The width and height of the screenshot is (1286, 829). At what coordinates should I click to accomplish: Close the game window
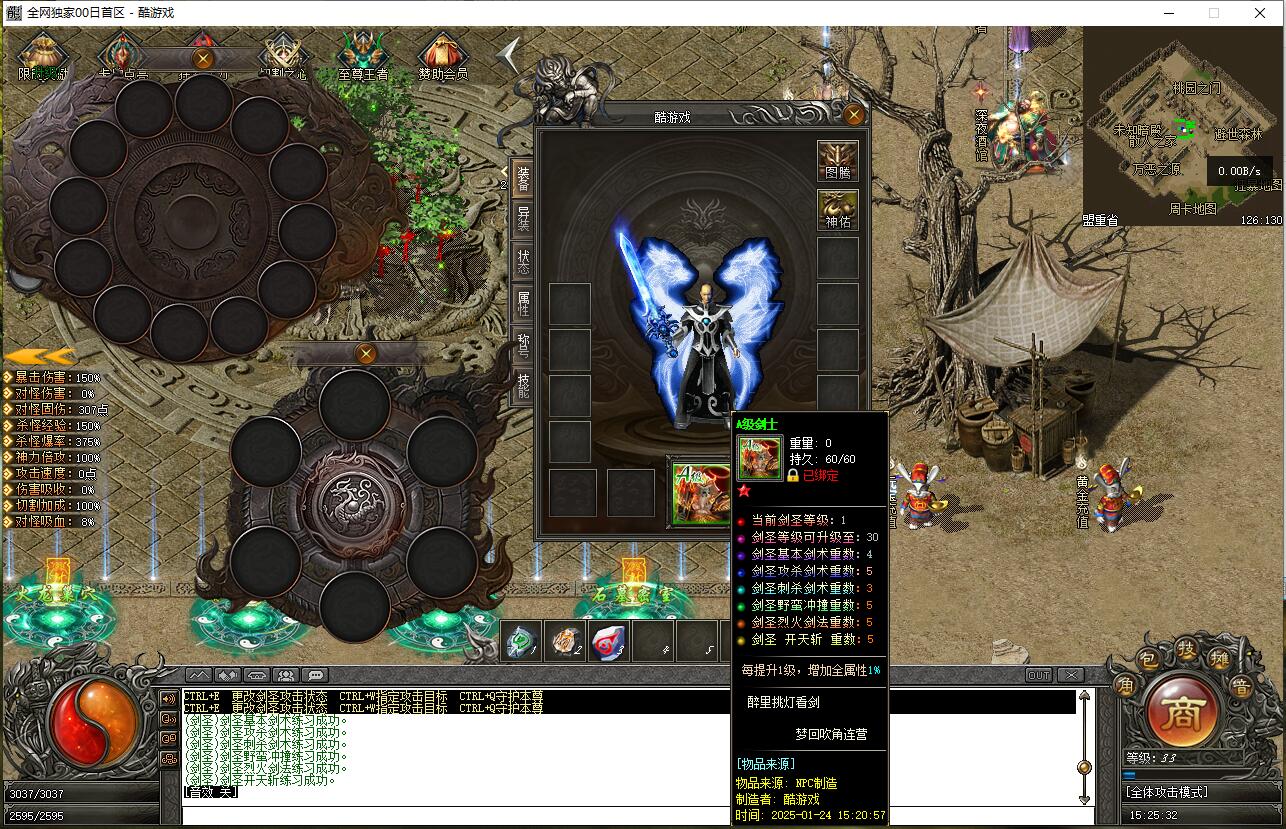tap(1260, 13)
